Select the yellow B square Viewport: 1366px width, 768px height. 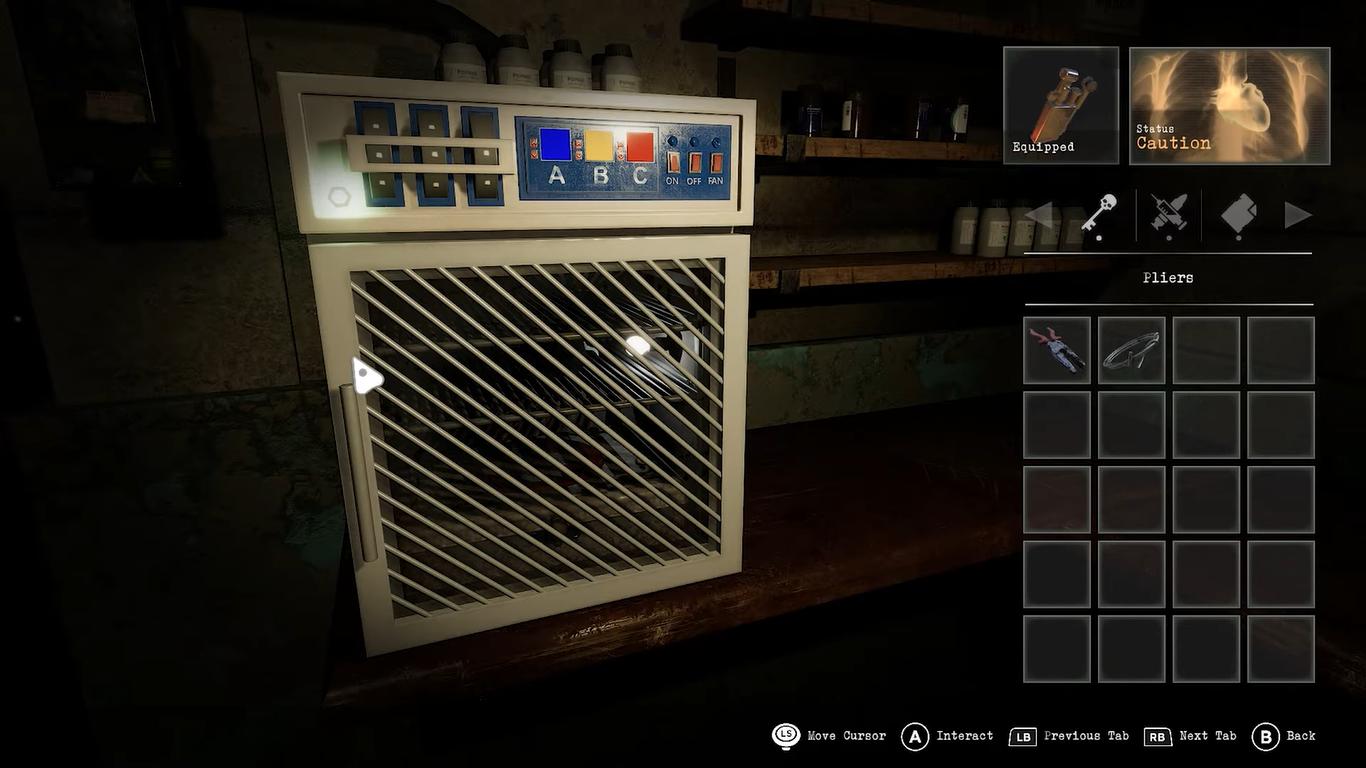(599, 146)
